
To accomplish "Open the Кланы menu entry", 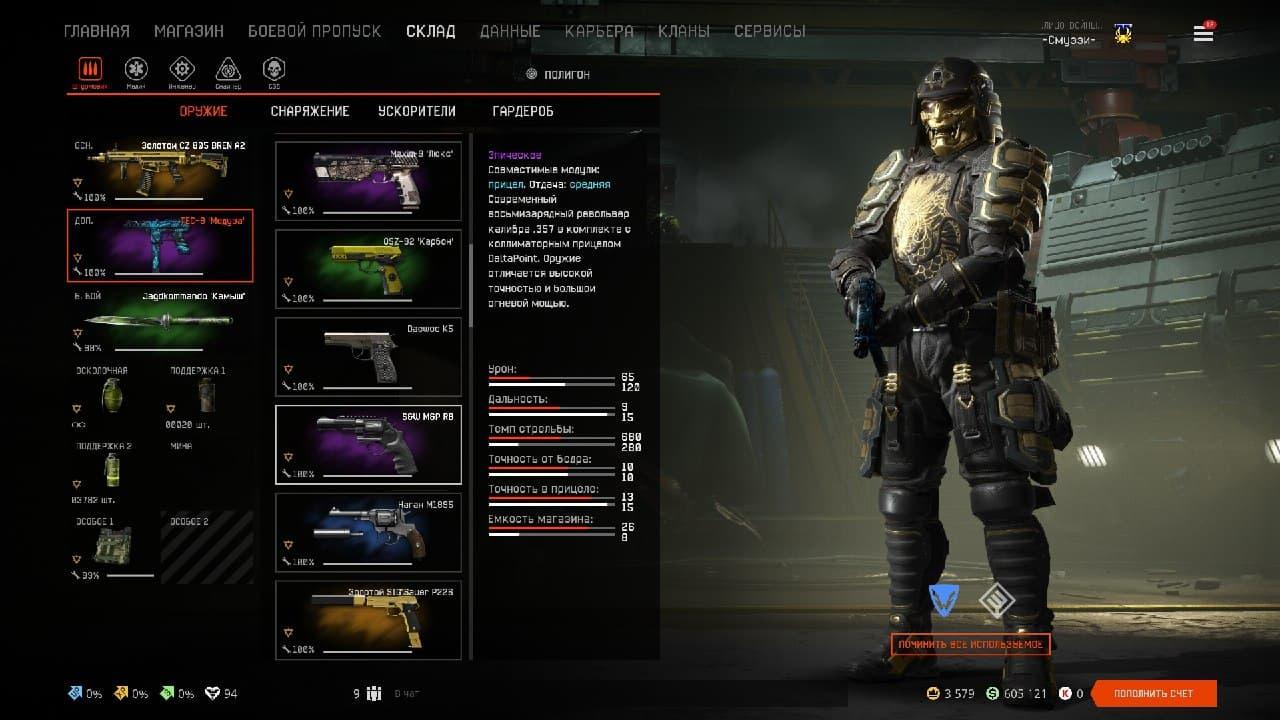I will (x=684, y=31).
